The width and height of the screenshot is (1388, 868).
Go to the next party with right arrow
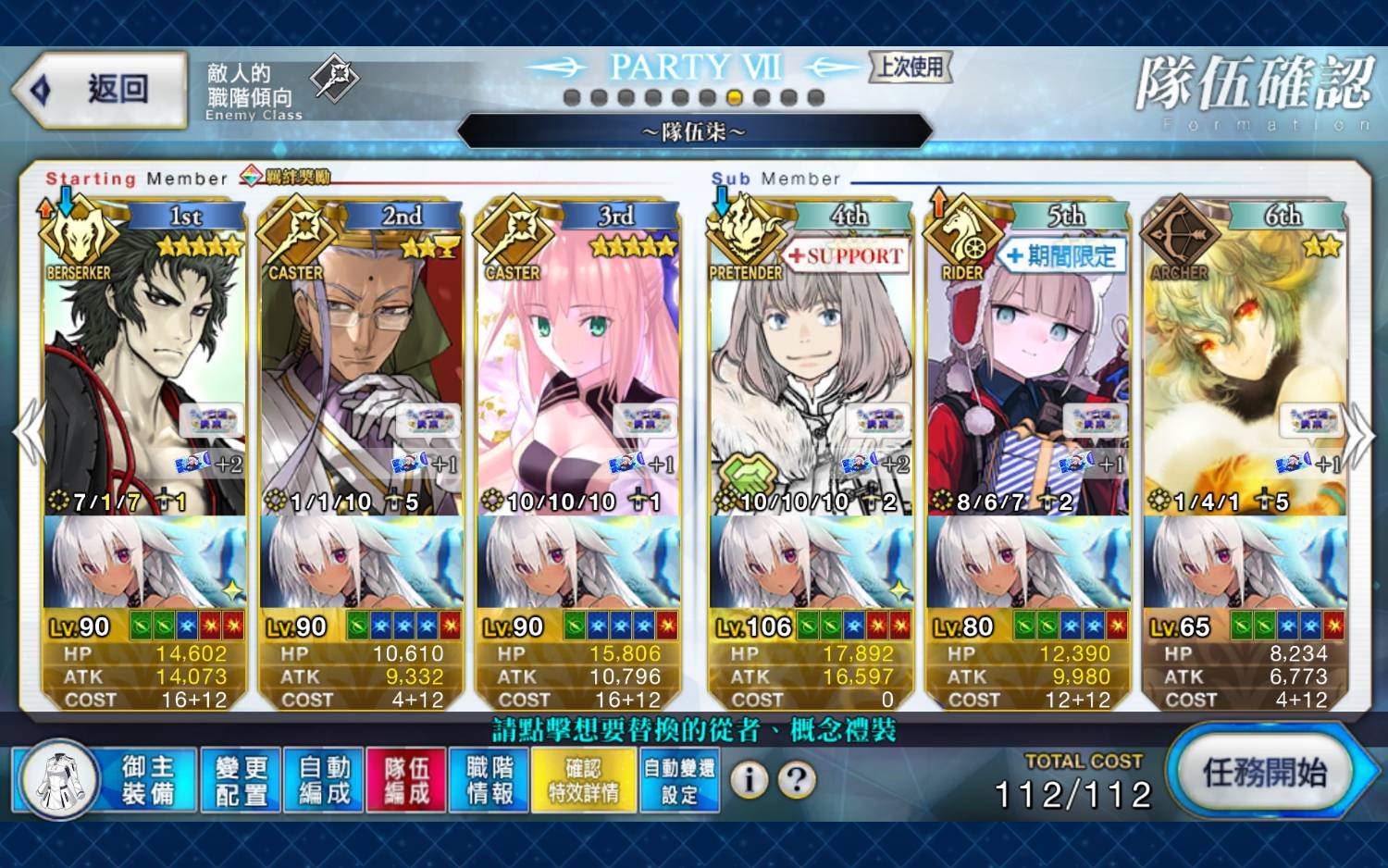[1360, 433]
